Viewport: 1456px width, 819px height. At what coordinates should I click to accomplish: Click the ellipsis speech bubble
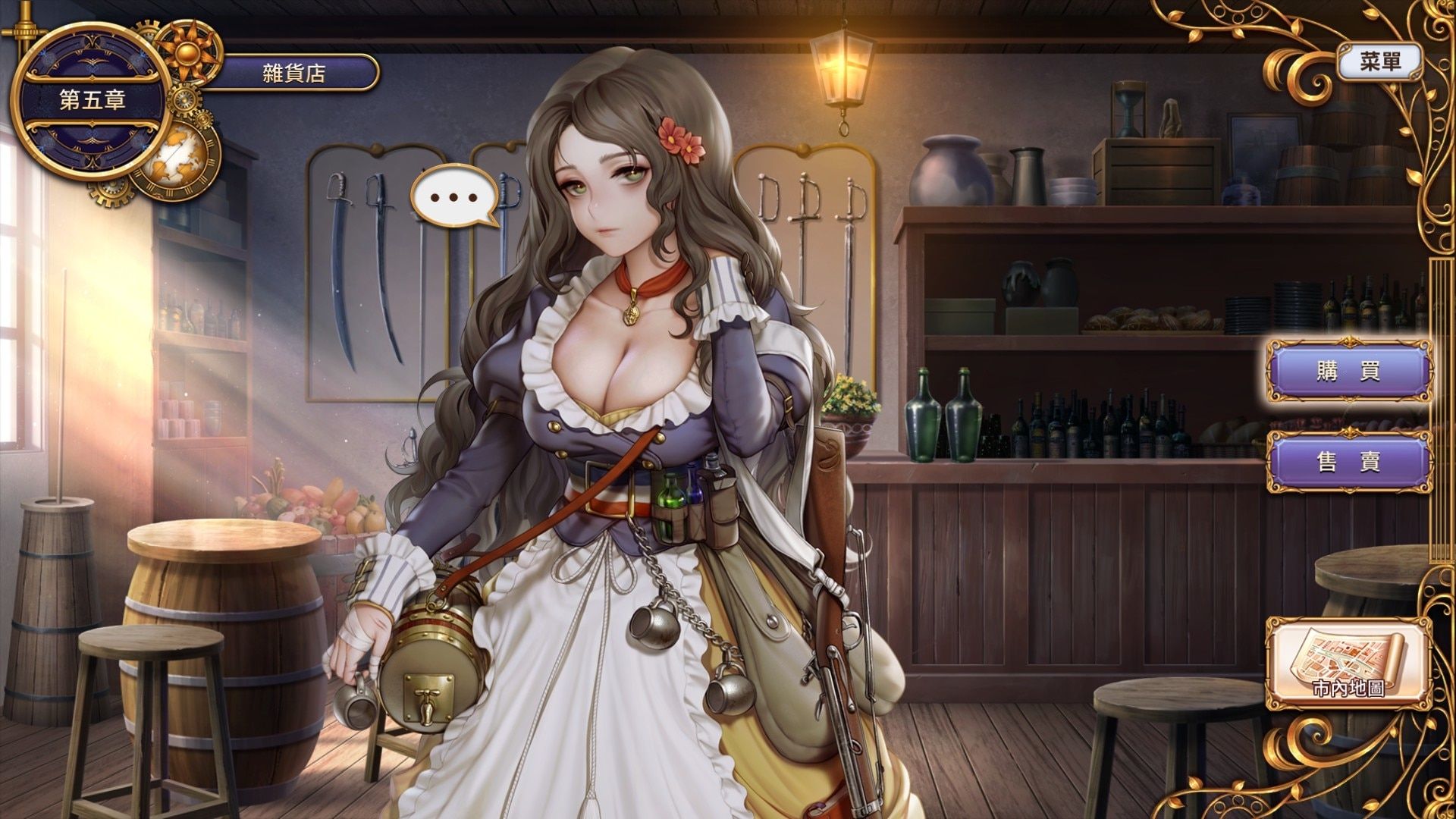point(454,197)
